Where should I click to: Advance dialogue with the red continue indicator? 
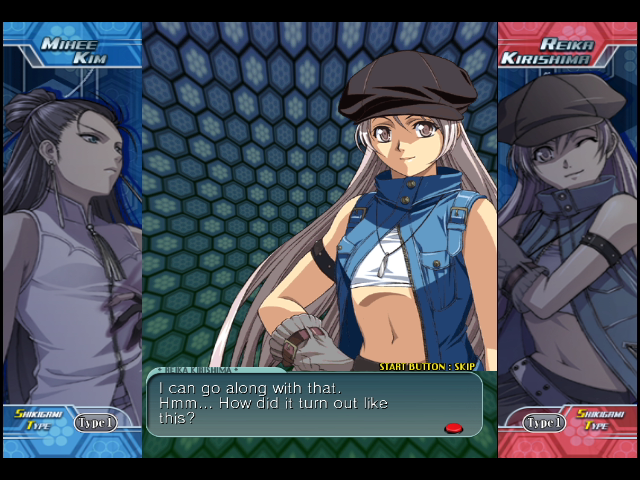pyautogui.click(x=453, y=428)
